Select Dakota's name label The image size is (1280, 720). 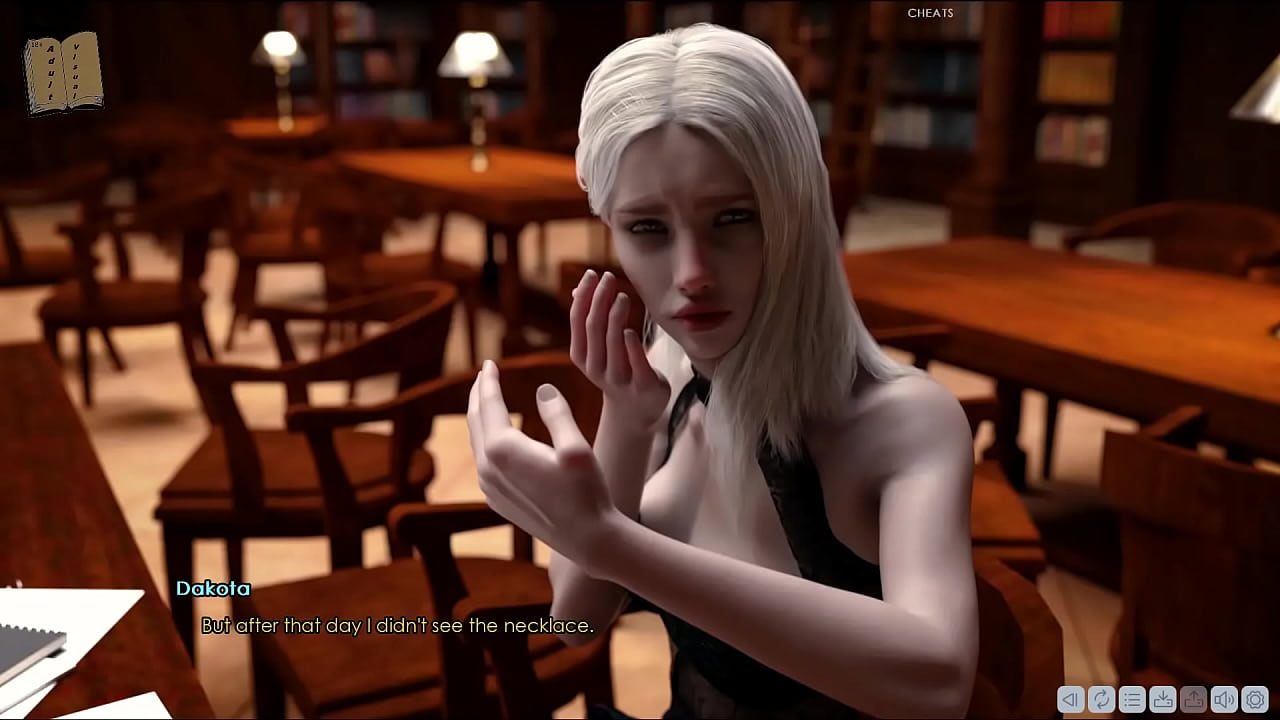coord(212,589)
